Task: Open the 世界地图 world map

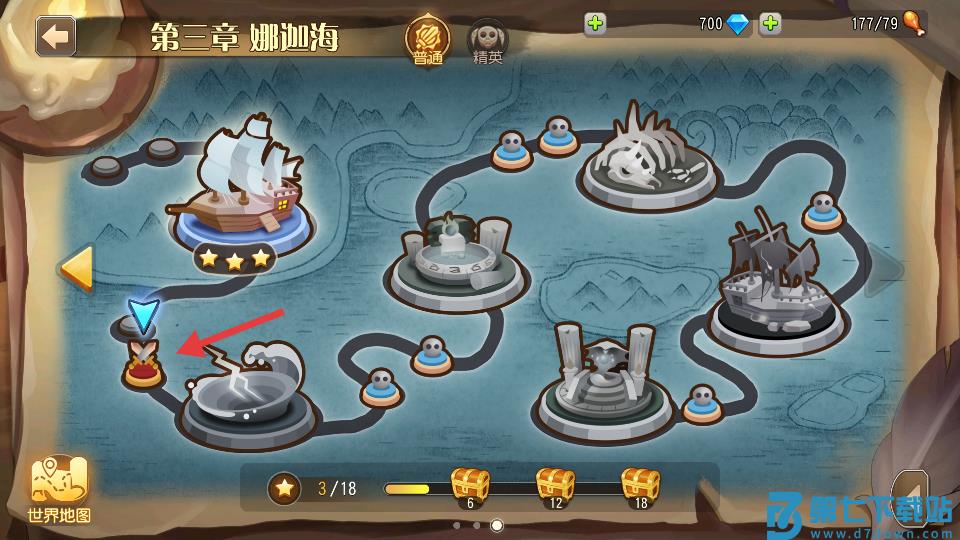Action: pyautogui.click(x=60, y=490)
